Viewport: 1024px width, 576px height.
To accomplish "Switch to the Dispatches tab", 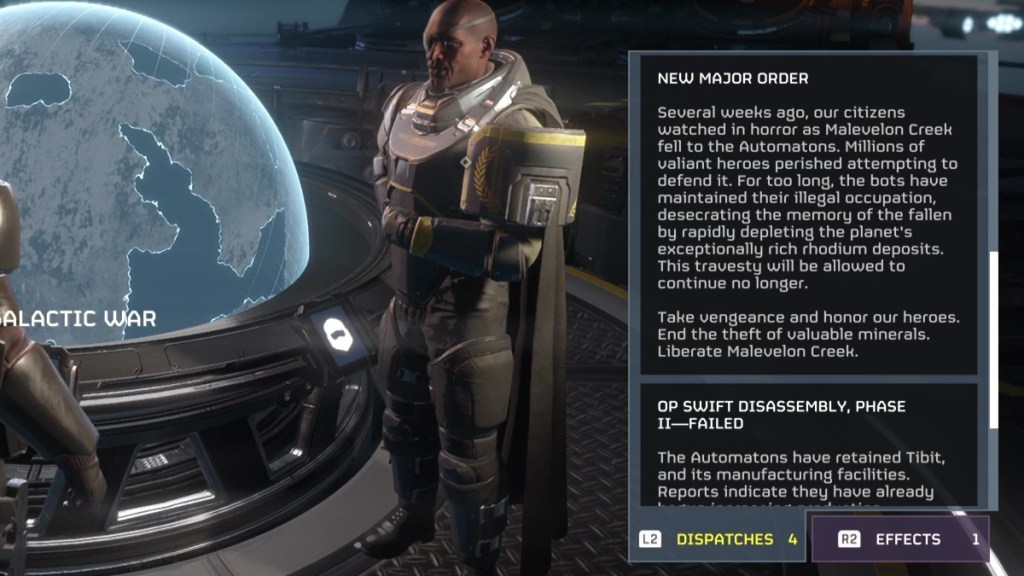I will point(719,539).
